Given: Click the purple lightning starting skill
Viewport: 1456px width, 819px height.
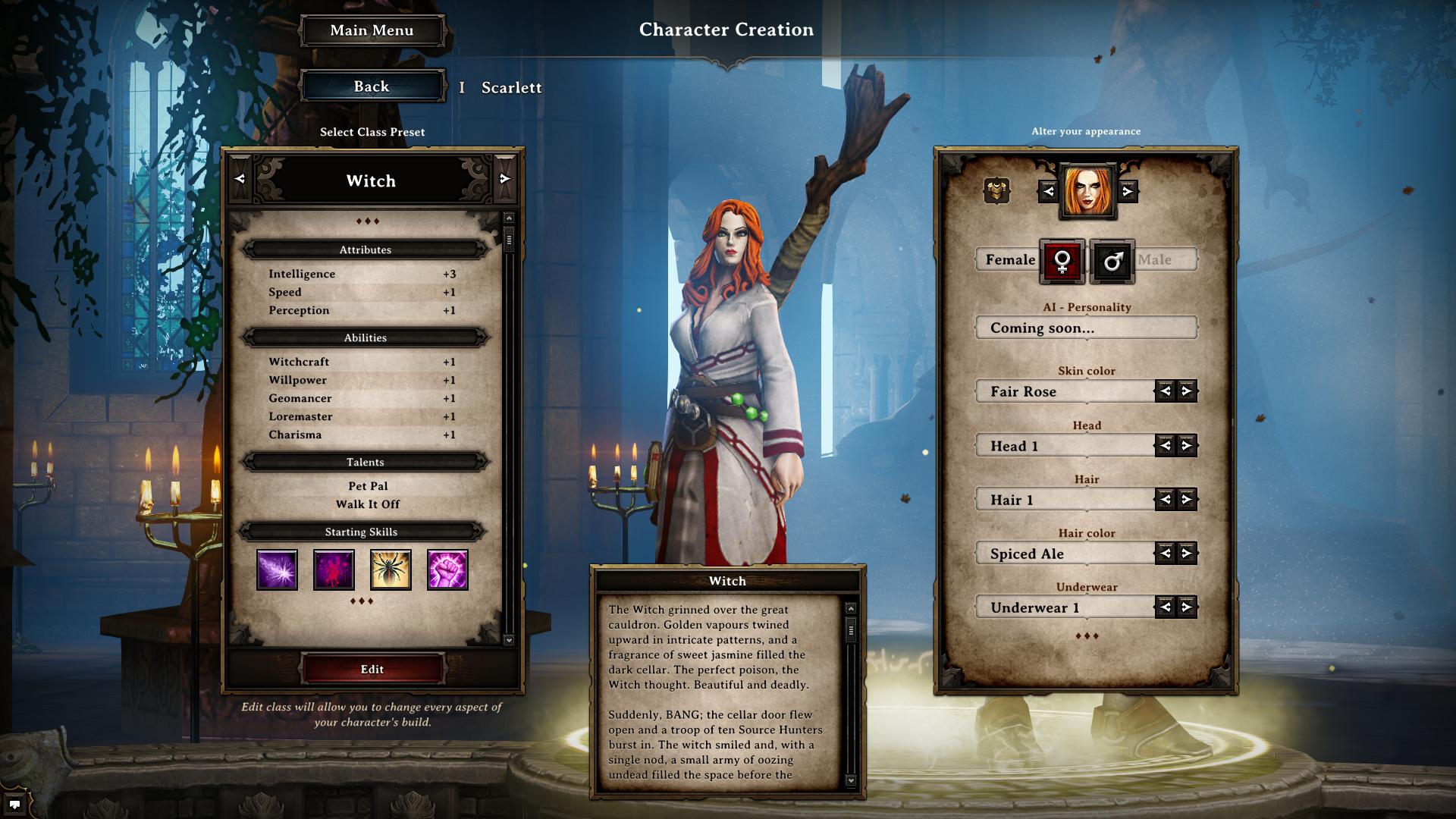Looking at the screenshot, I should pos(277,570).
